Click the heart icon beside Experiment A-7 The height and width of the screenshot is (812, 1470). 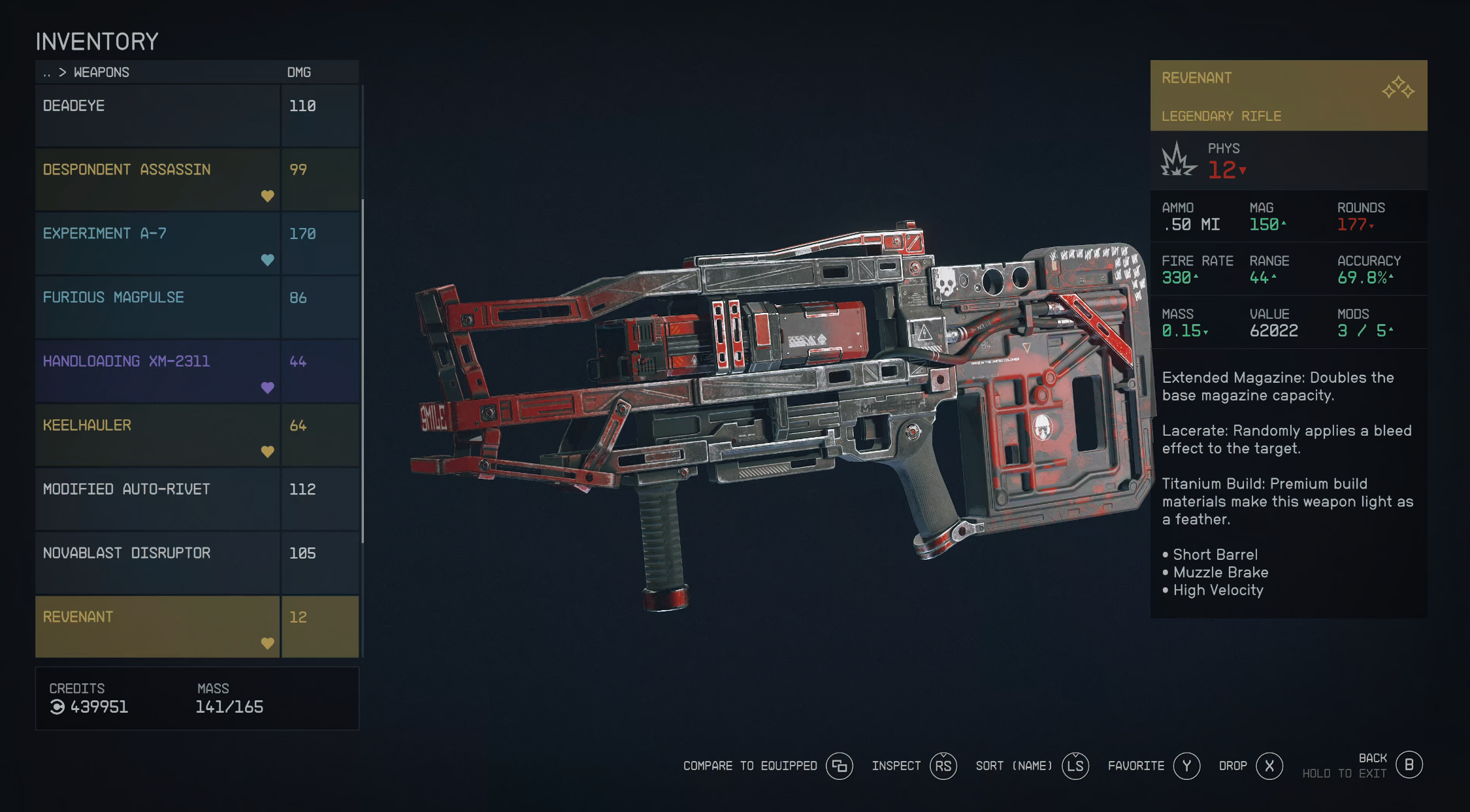pyautogui.click(x=268, y=259)
